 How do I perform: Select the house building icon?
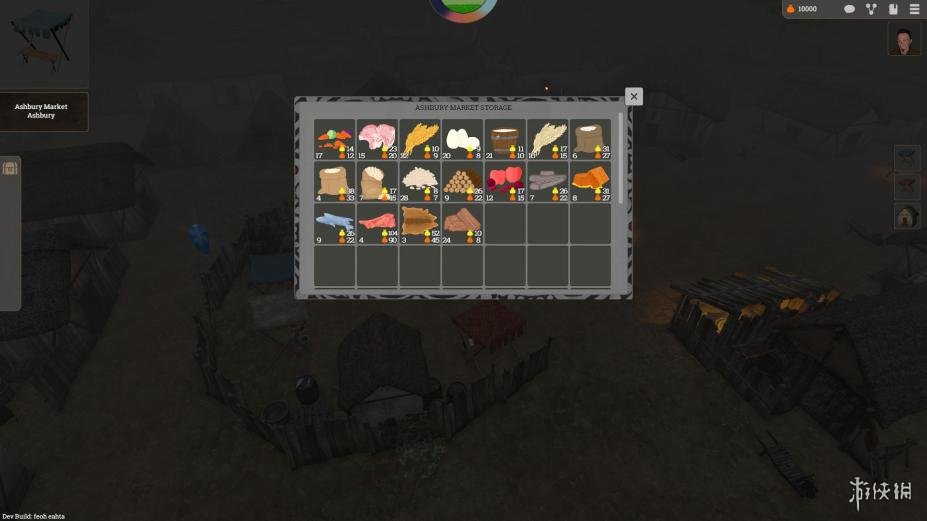[907, 216]
